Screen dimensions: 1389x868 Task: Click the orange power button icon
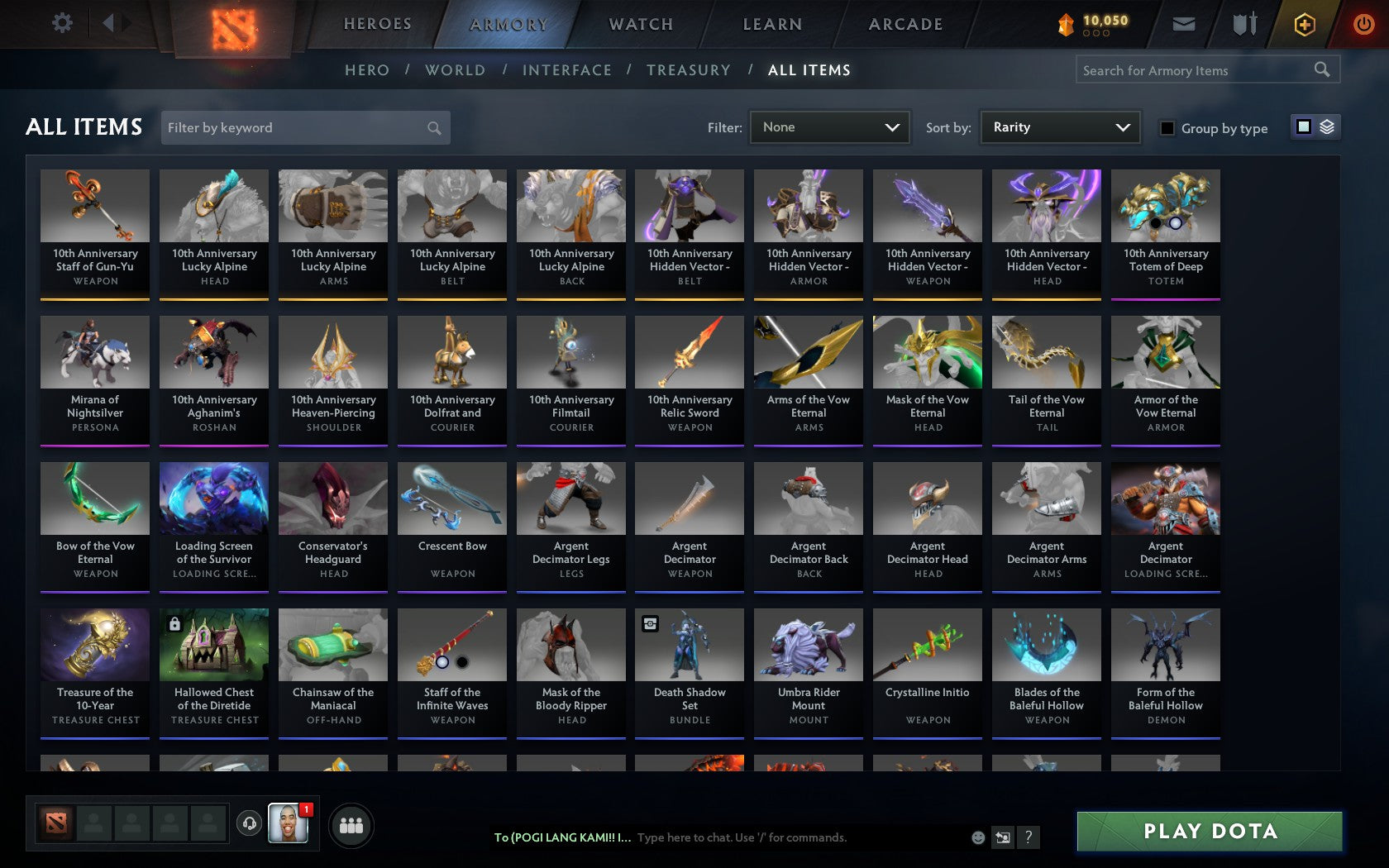pos(1363,24)
